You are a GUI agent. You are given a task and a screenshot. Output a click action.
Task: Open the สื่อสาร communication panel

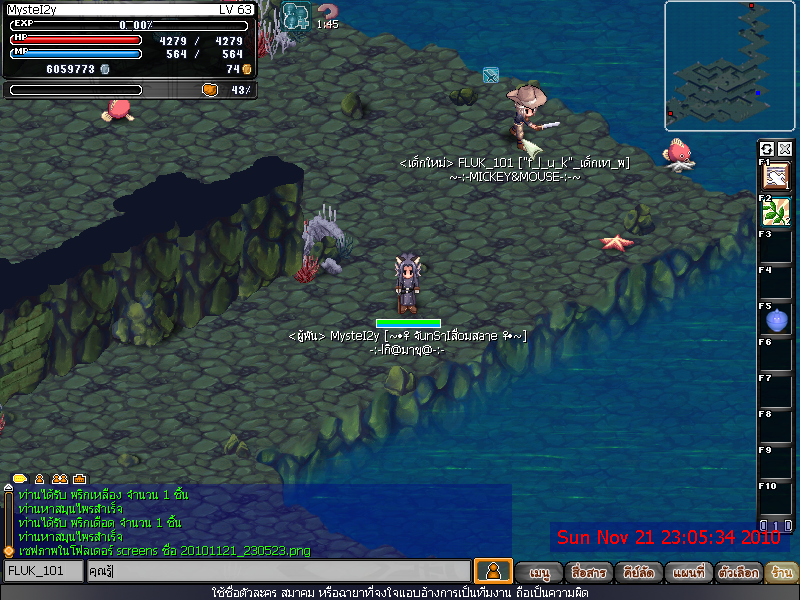pyautogui.click(x=587, y=573)
